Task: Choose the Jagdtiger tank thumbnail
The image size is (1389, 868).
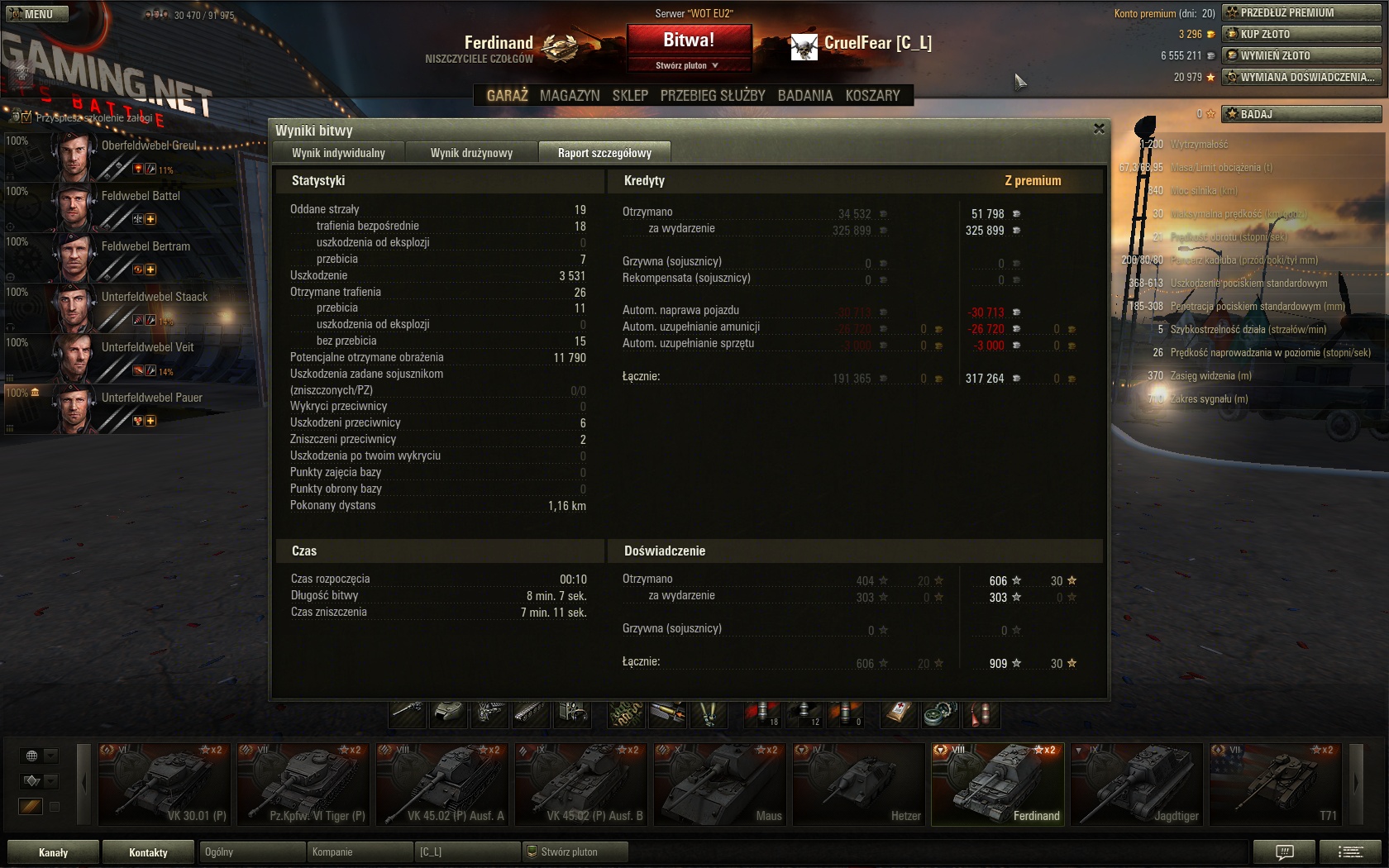Action: (1138, 784)
